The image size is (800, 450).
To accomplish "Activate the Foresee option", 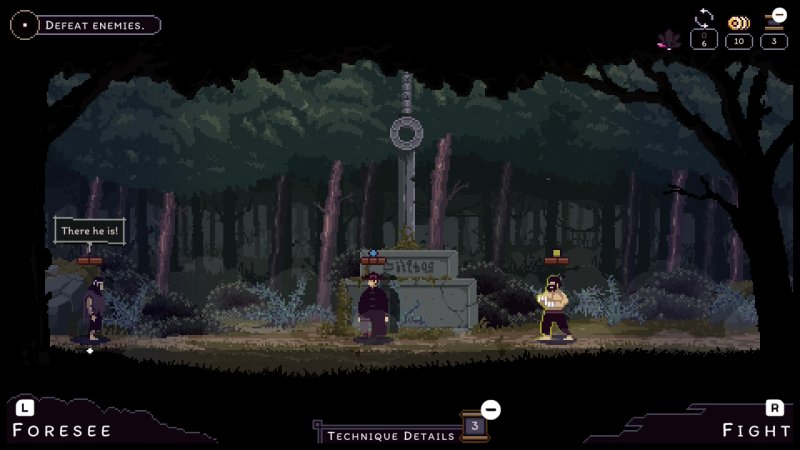I will [62, 430].
